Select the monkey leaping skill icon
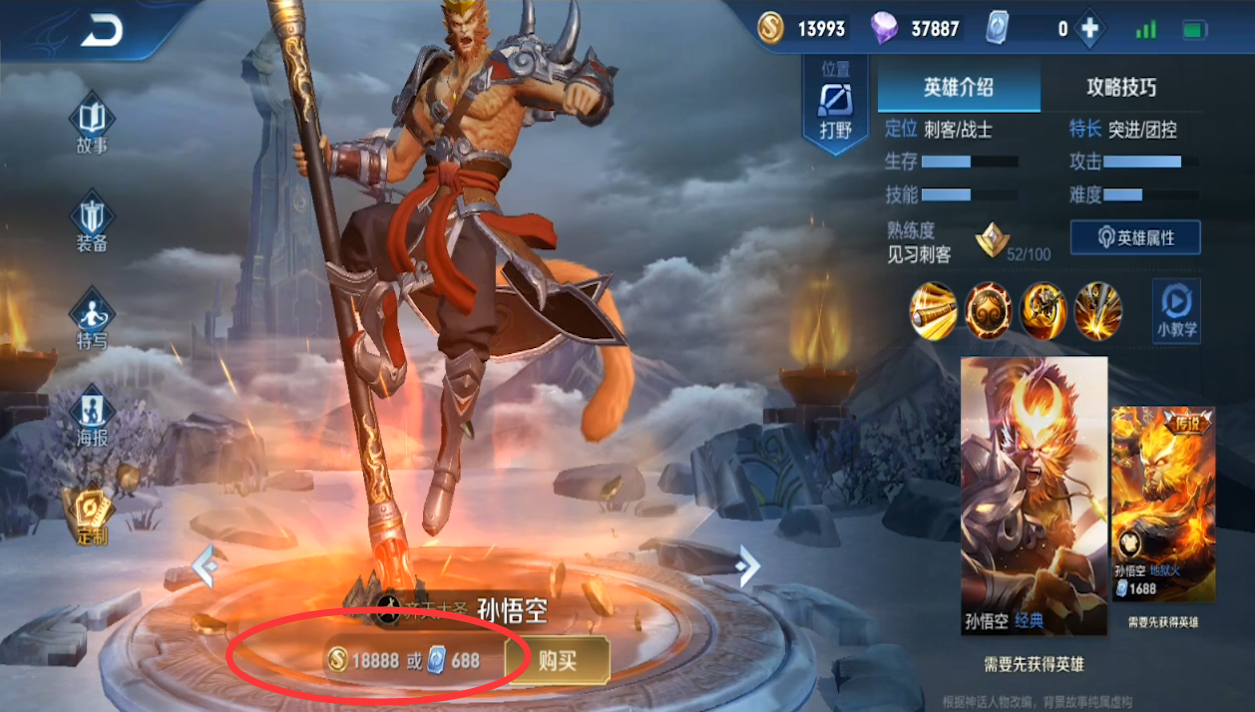1255x712 pixels. pos(1043,311)
